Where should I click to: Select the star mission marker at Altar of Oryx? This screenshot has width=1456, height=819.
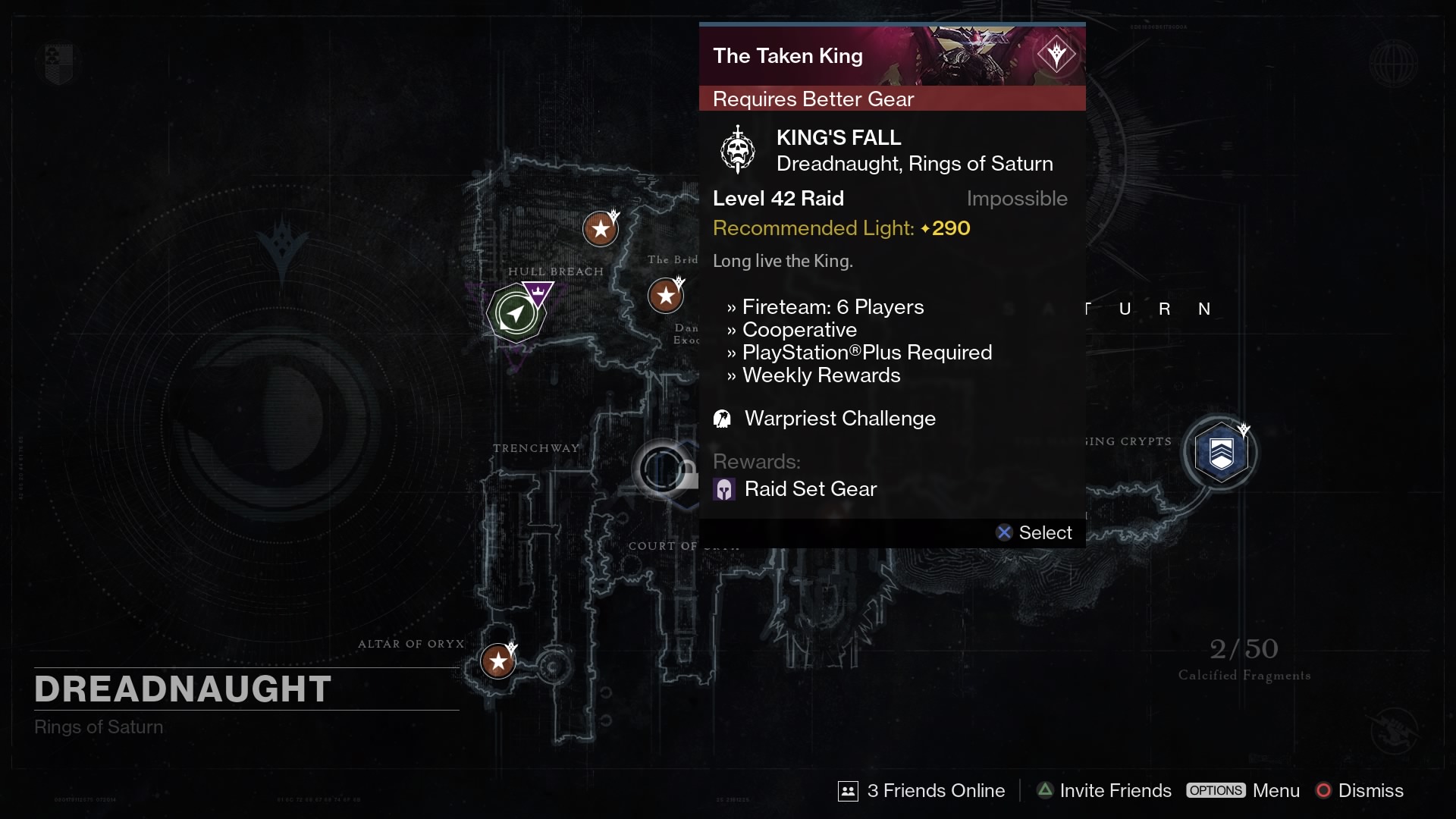[x=498, y=661]
